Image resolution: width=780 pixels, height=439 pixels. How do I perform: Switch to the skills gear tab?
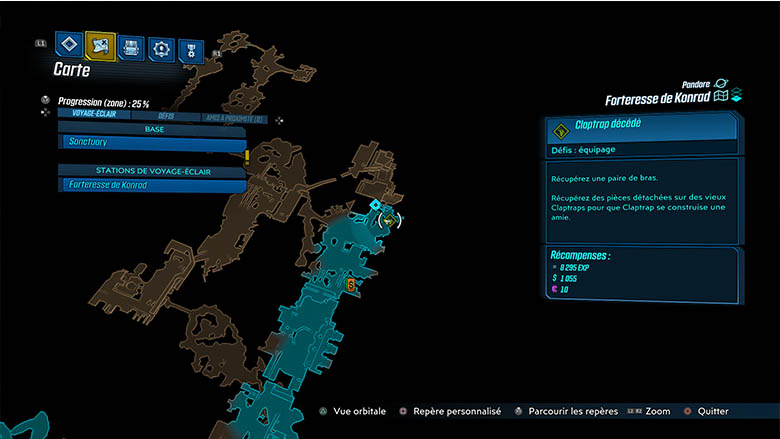click(162, 46)
